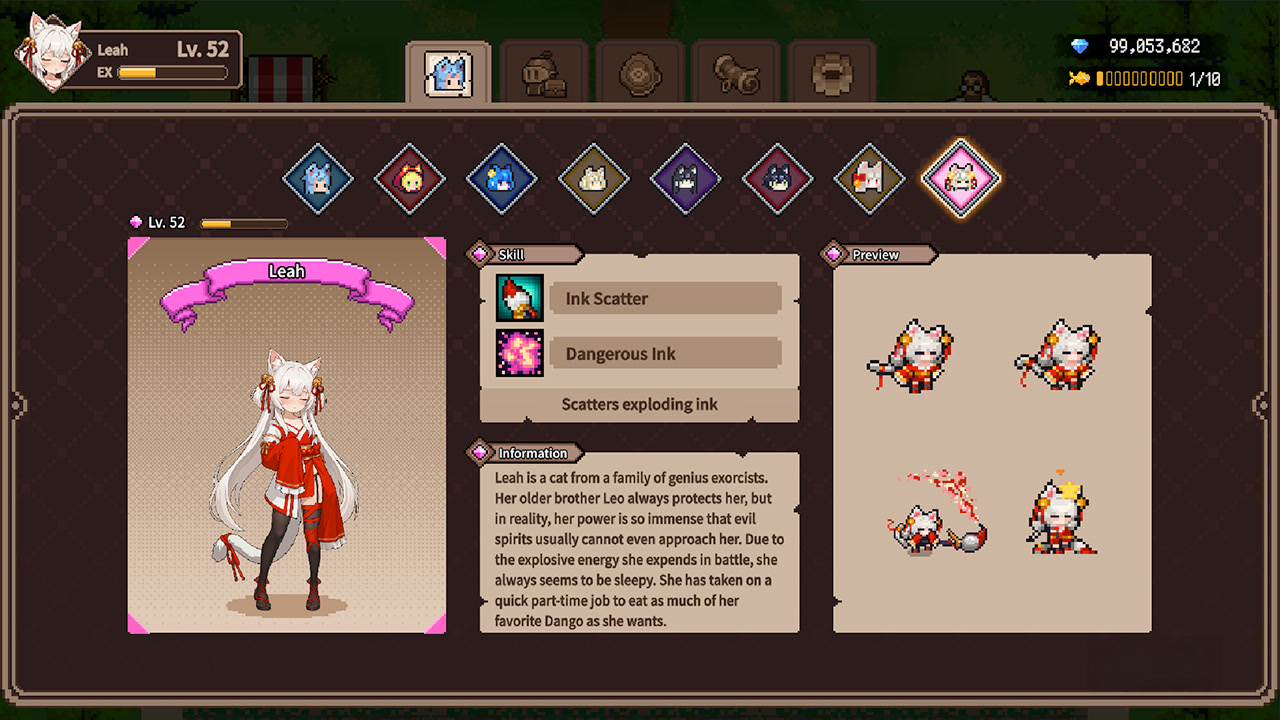View the Ink Scatter skill

tap(665, 298)
